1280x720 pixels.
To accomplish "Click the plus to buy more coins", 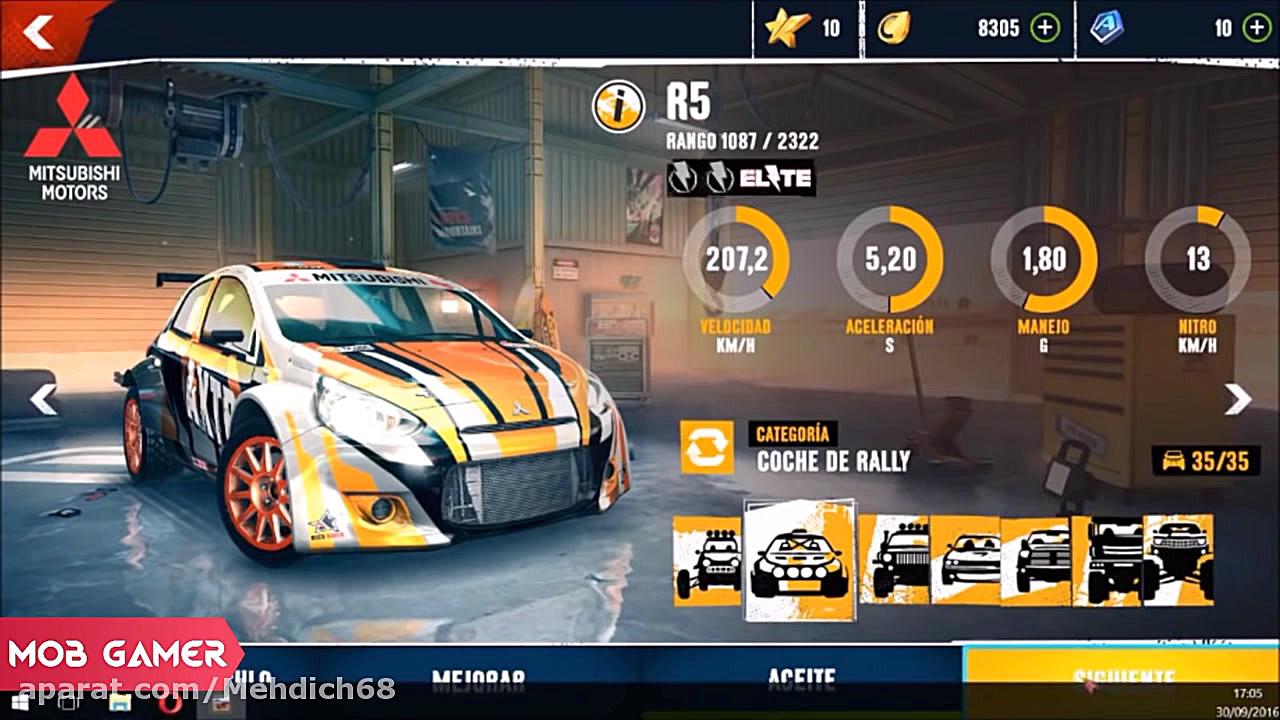I will pos(1046,28).
